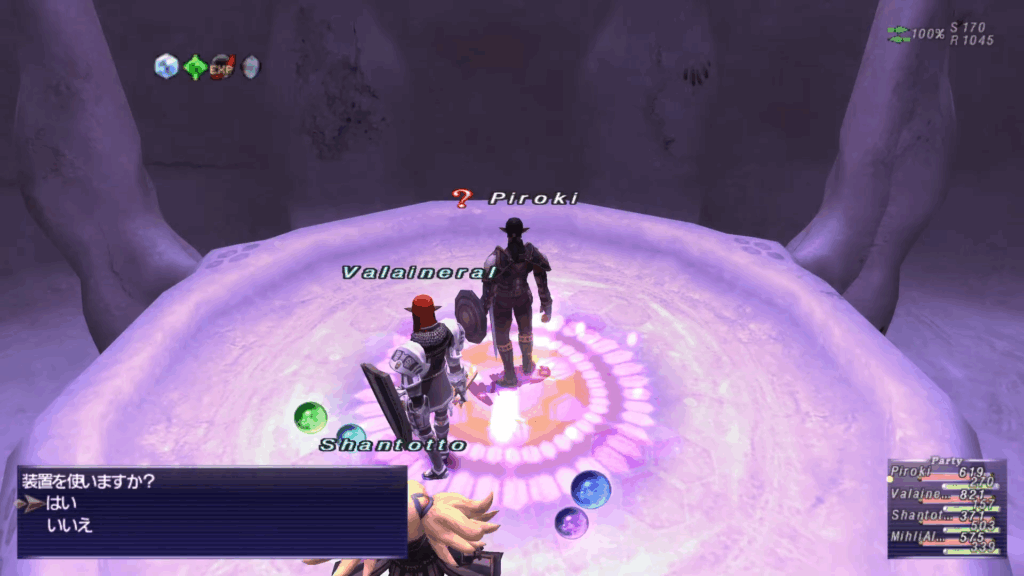Click the blue-white crystal status icon
The height and width of the screenshot is (576, 1024).
(166, 67)
